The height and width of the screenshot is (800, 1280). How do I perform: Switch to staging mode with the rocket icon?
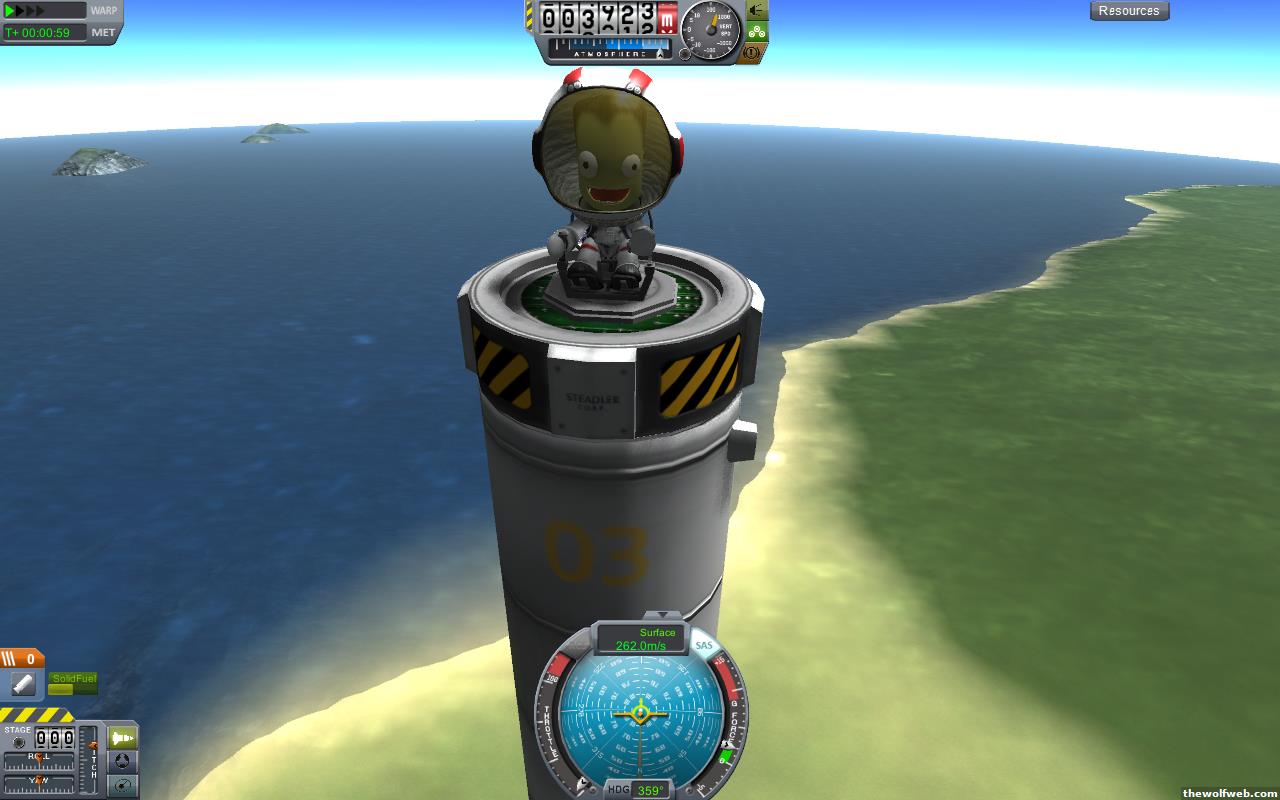122,738
